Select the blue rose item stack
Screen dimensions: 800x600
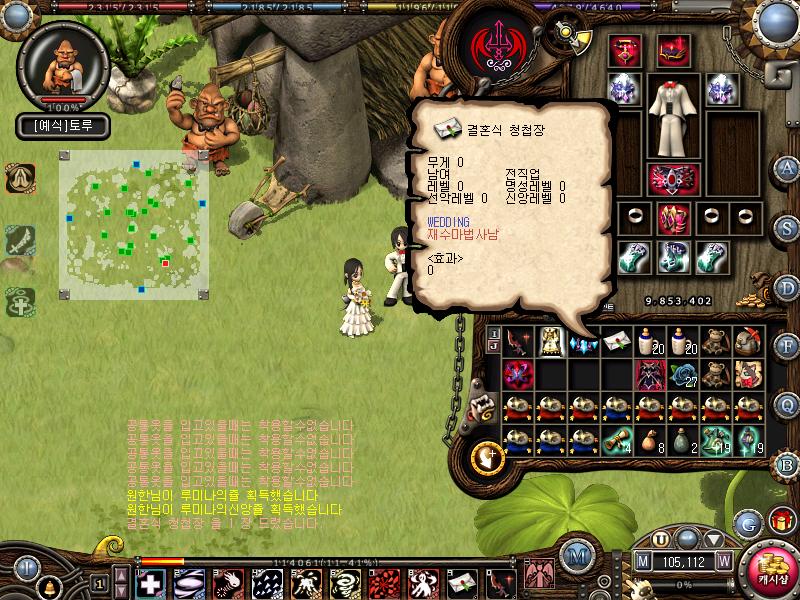tap(683, 375)
